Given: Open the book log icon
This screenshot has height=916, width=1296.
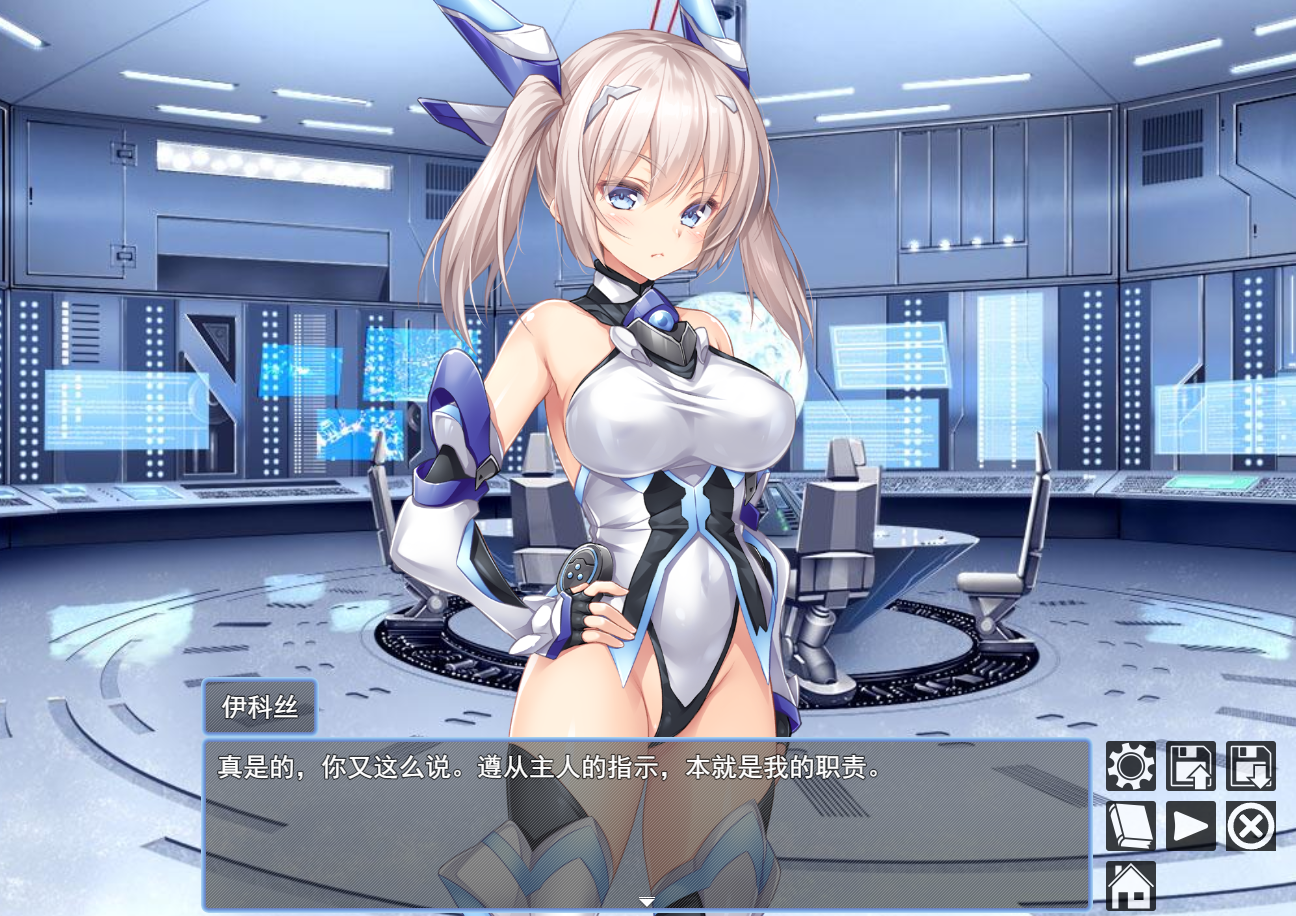Looking at the screenshot, I should point(1131,826).
